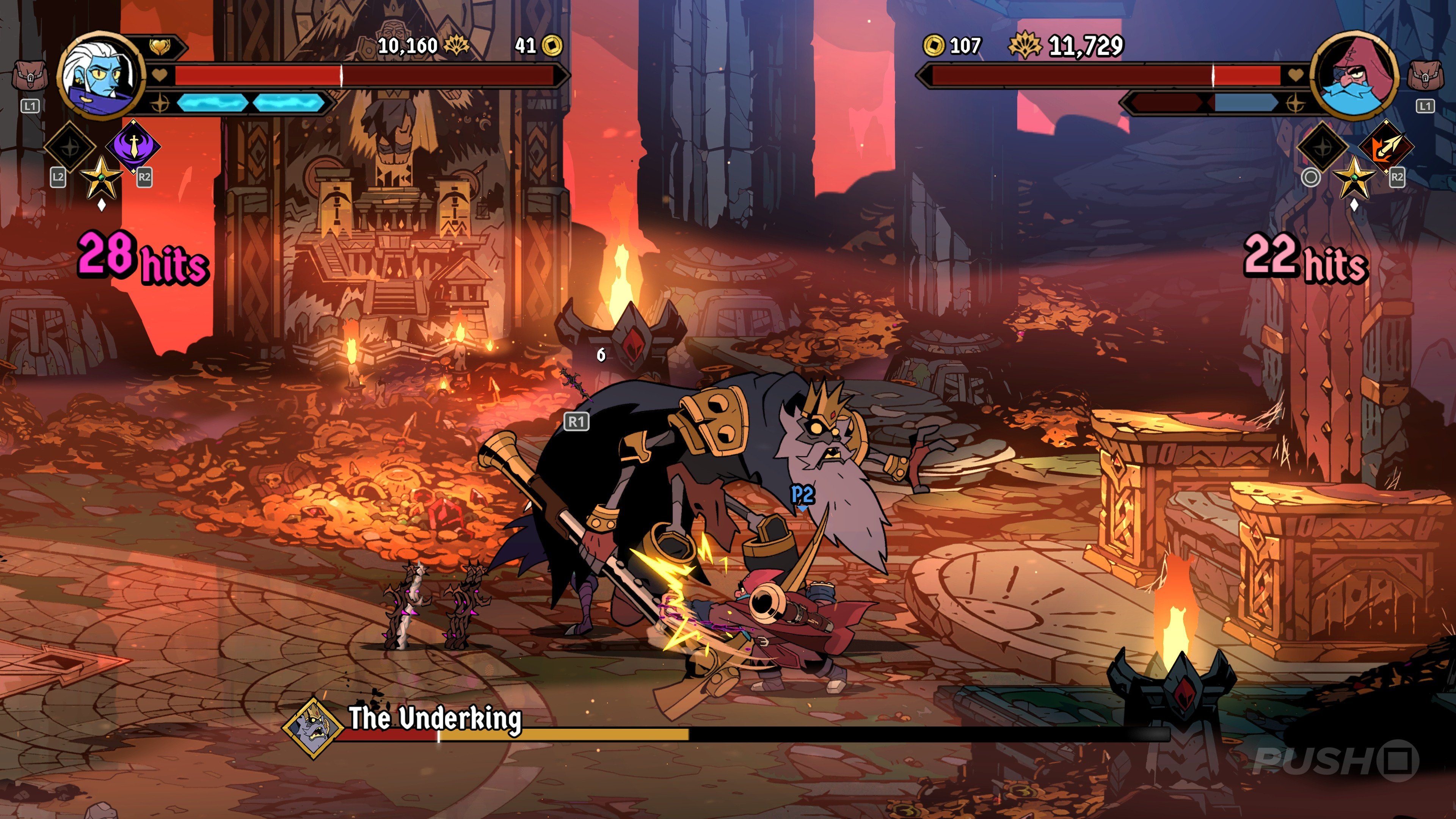Activate the purple sword ability icon
1456x819 pixels.
[x=133, y=146]
